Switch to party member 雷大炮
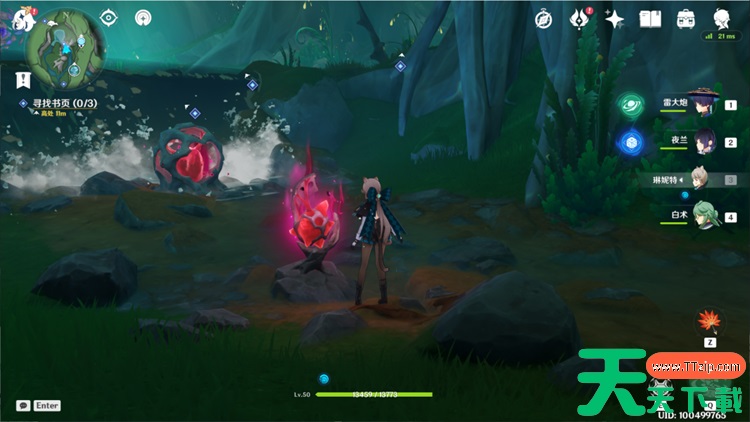The width and height of the screenshot is (750, 422). 704,103
